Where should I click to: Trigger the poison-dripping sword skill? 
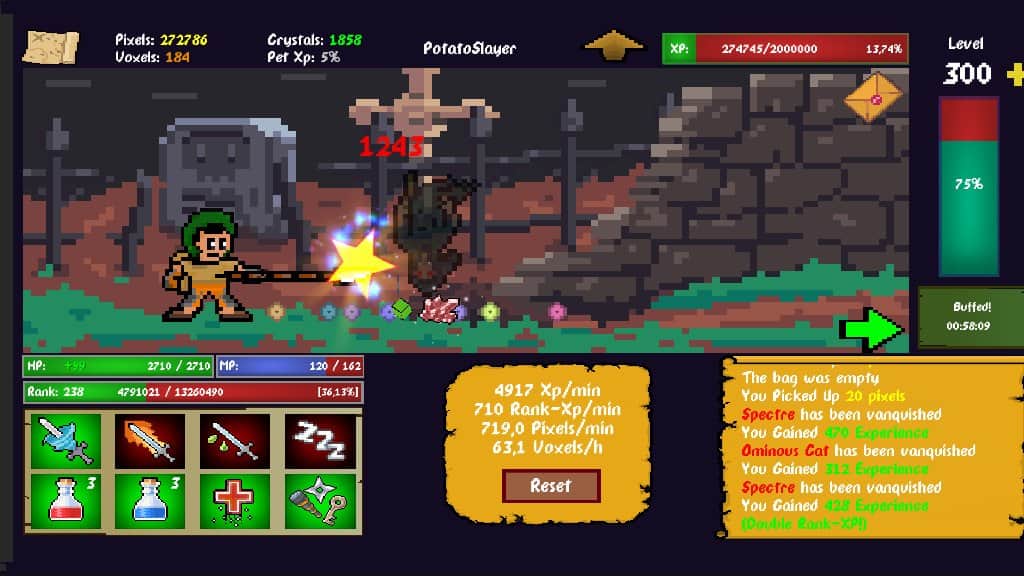(x=235, y=440)
